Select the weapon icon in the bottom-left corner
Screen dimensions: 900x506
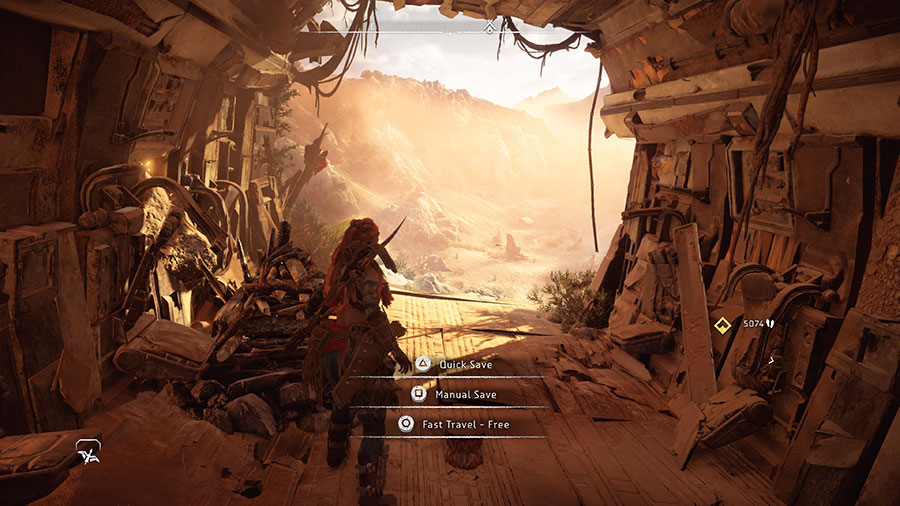pos(87,456)
